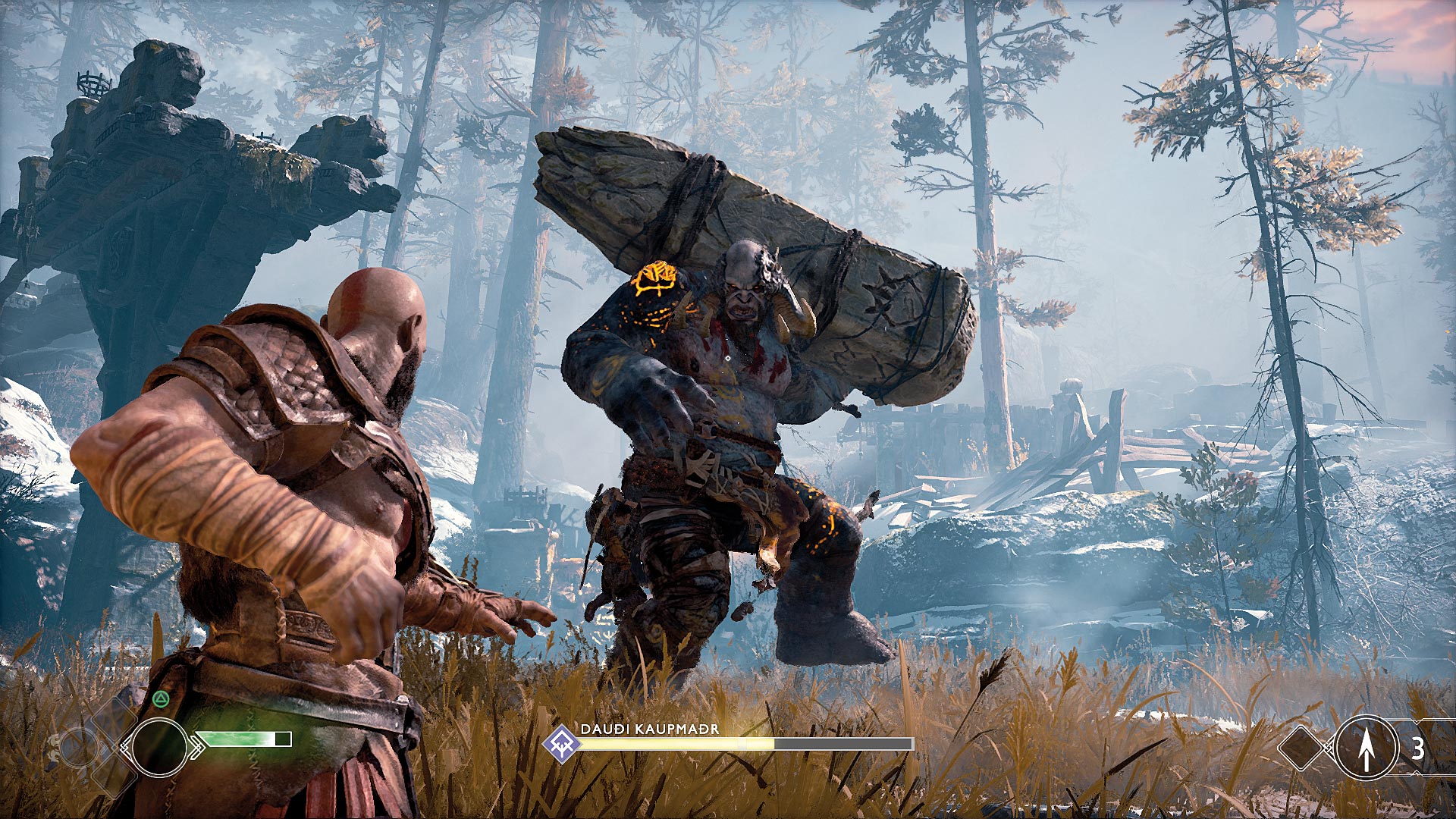Select the arrow ammo icon
This screenshot has width=1456, height=819.
(1366, 748)
